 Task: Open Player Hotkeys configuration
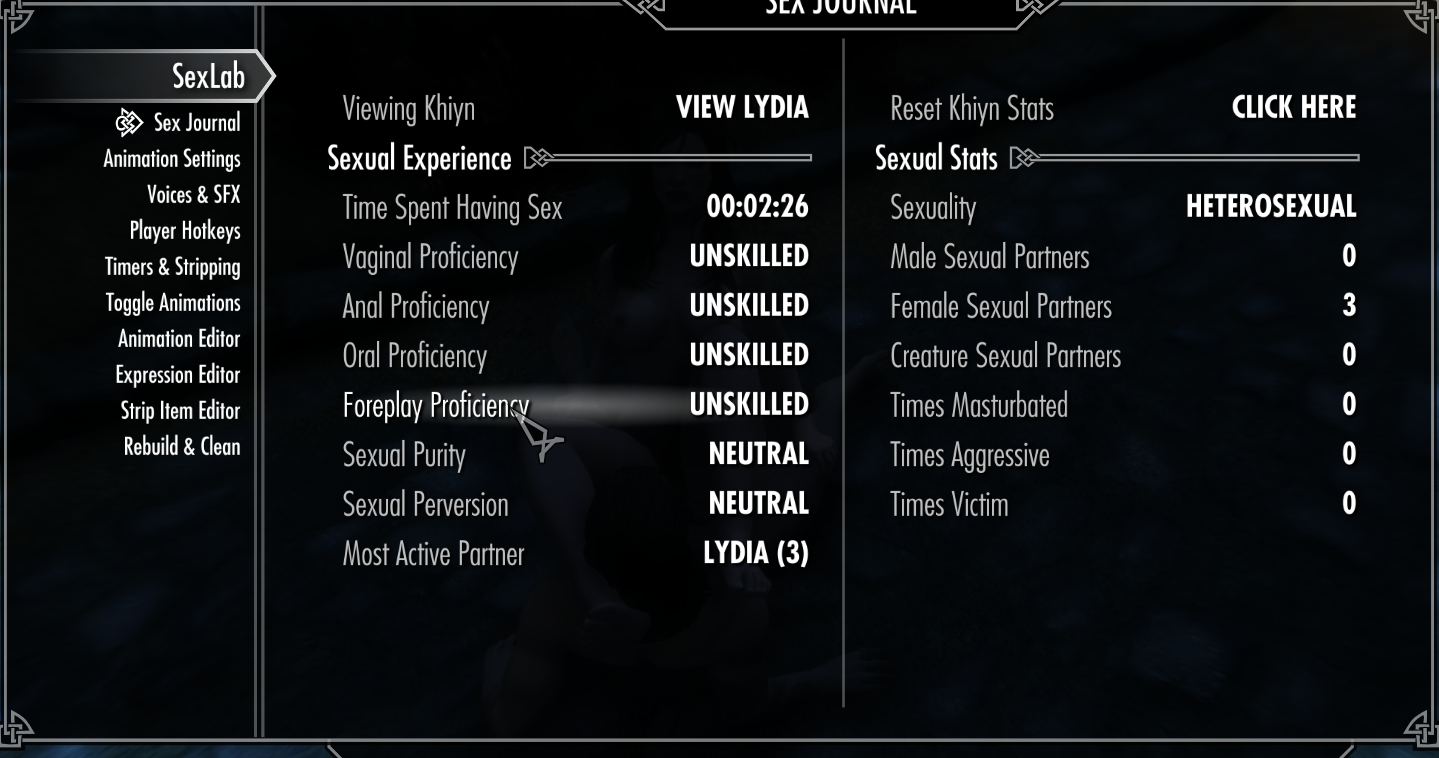pyautogui.click(x=183, y=230)
